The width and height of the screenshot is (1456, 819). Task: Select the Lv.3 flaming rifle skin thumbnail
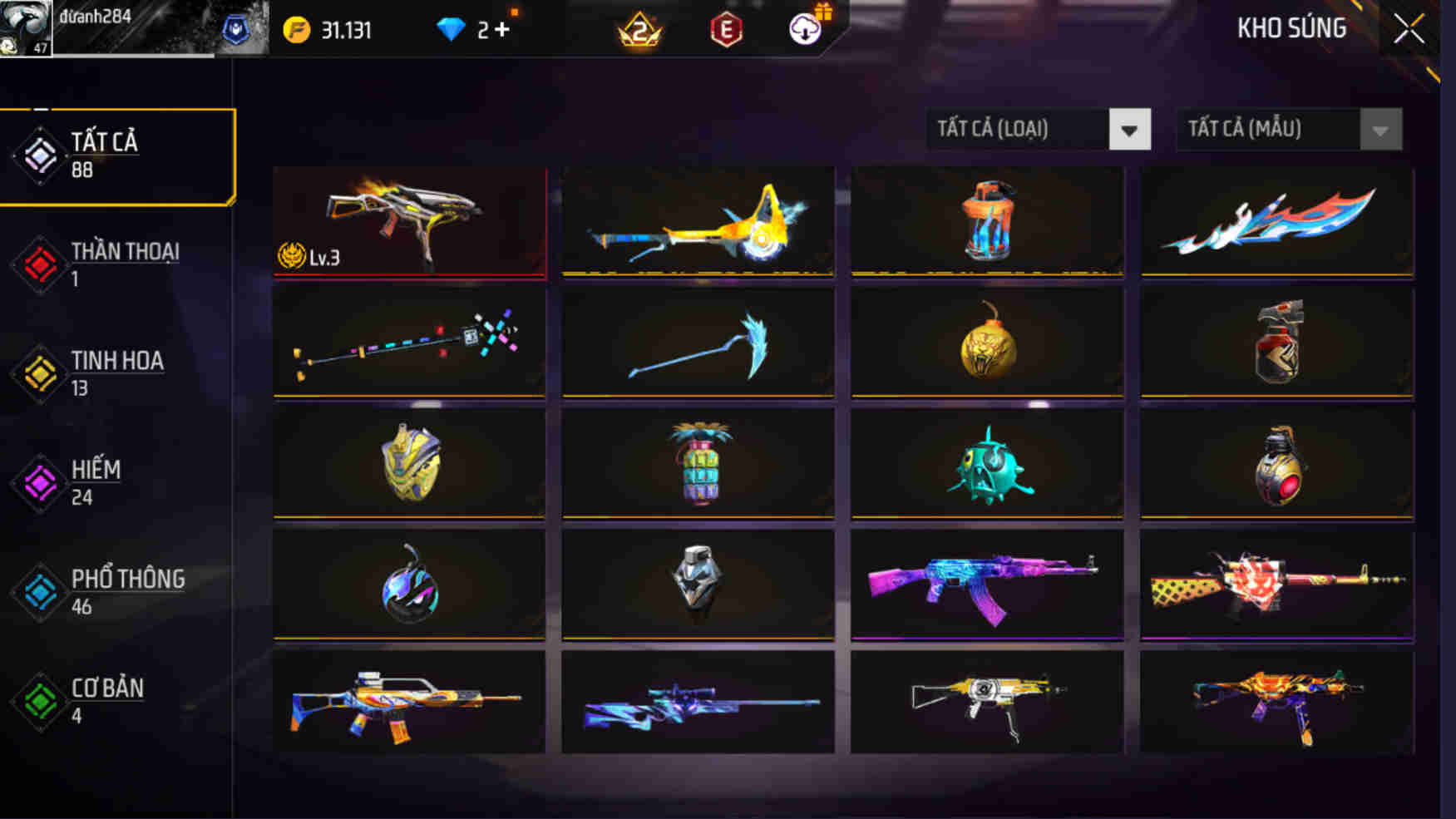[x=409, y=220]
